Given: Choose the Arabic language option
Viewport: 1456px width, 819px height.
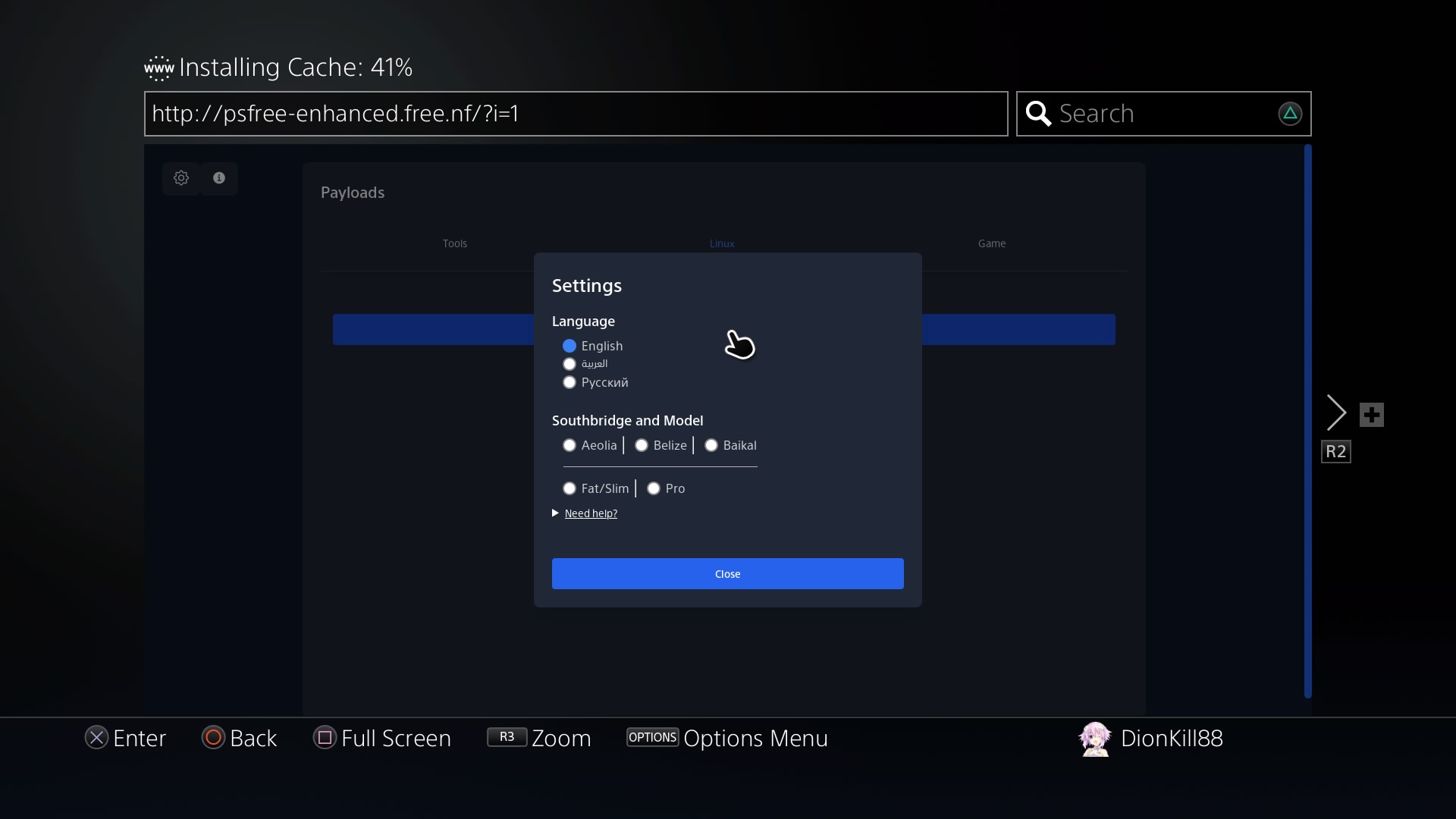Looking at the screenshot, I should click(570, 364).
